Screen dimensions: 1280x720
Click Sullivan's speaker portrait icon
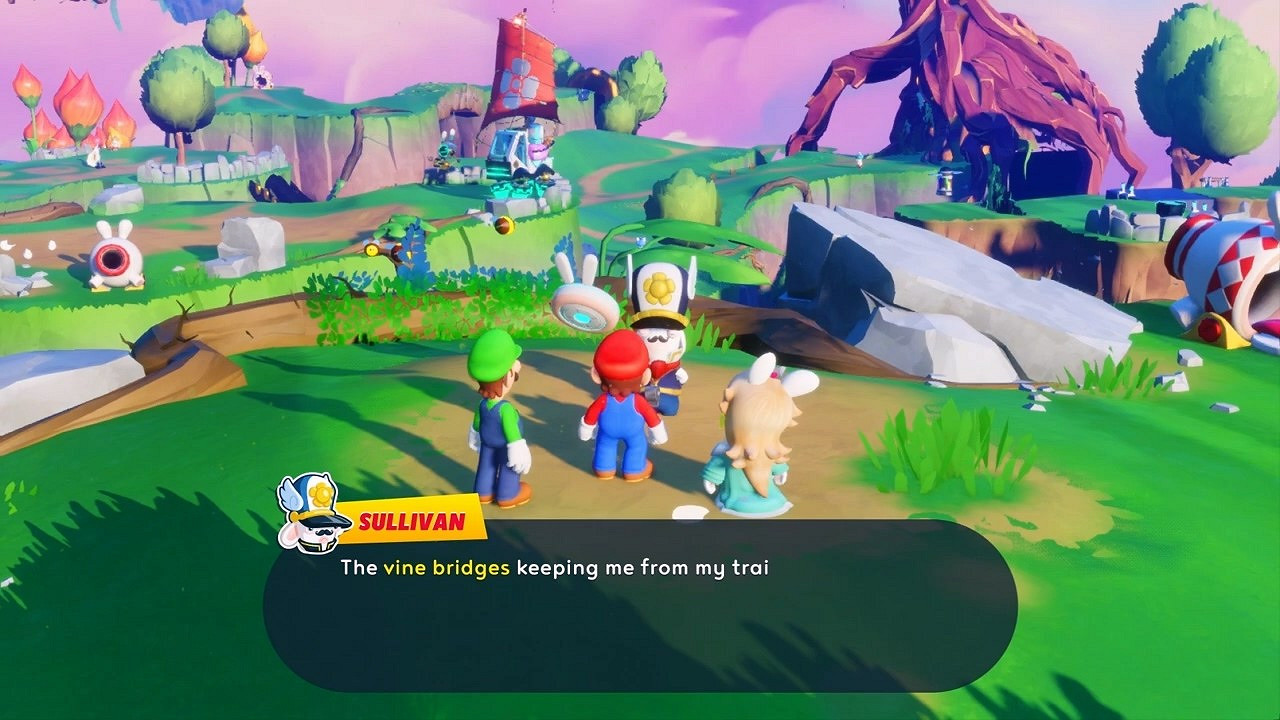(313, 512)
